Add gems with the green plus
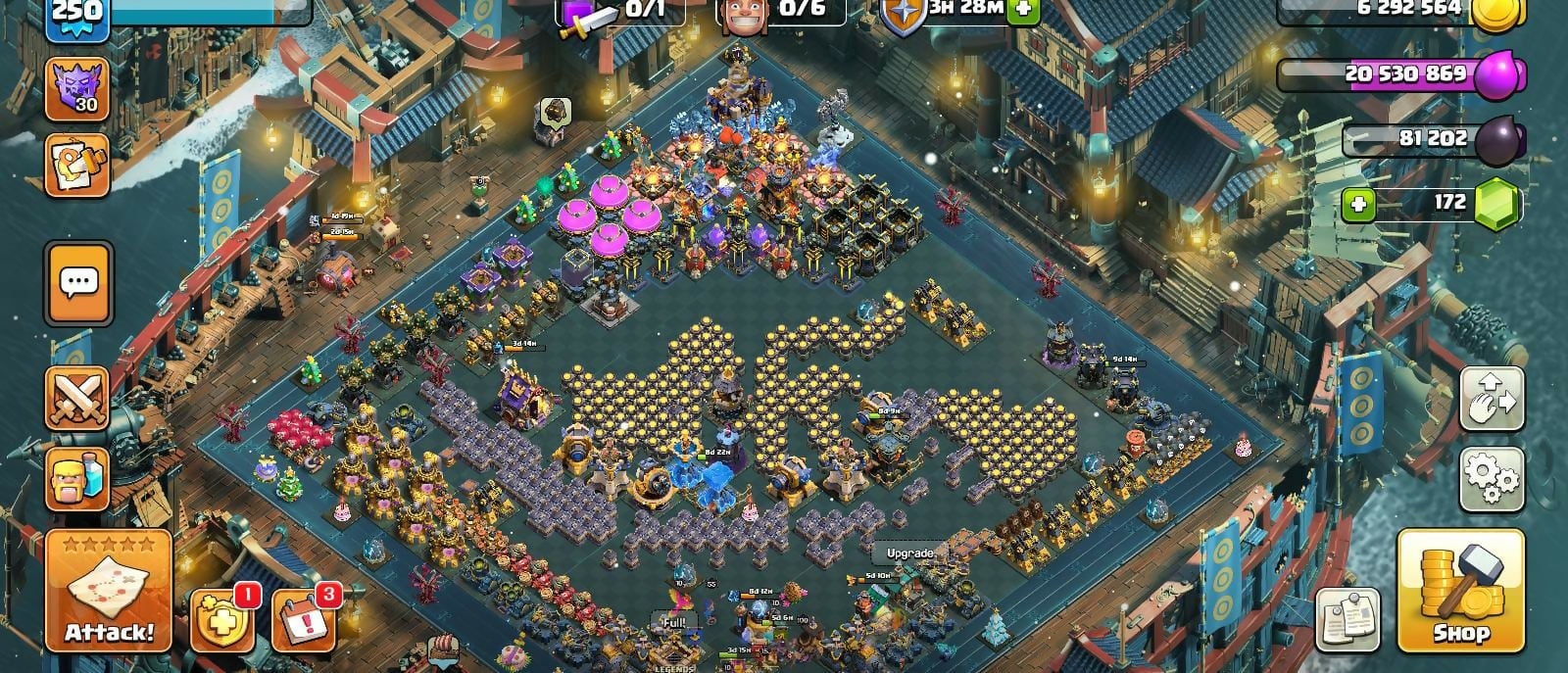 tap(1357, 205)
